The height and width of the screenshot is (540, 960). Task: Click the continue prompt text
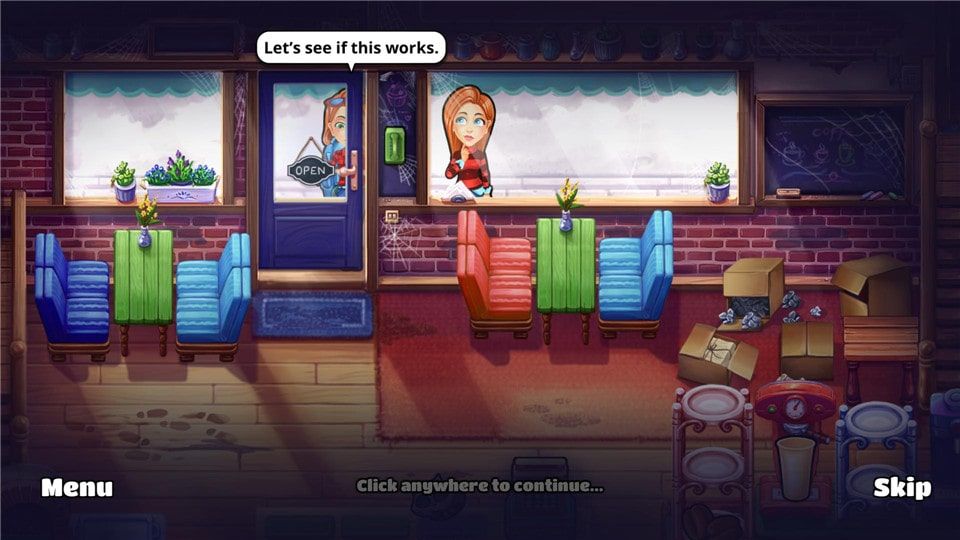(x=480, y=486)
